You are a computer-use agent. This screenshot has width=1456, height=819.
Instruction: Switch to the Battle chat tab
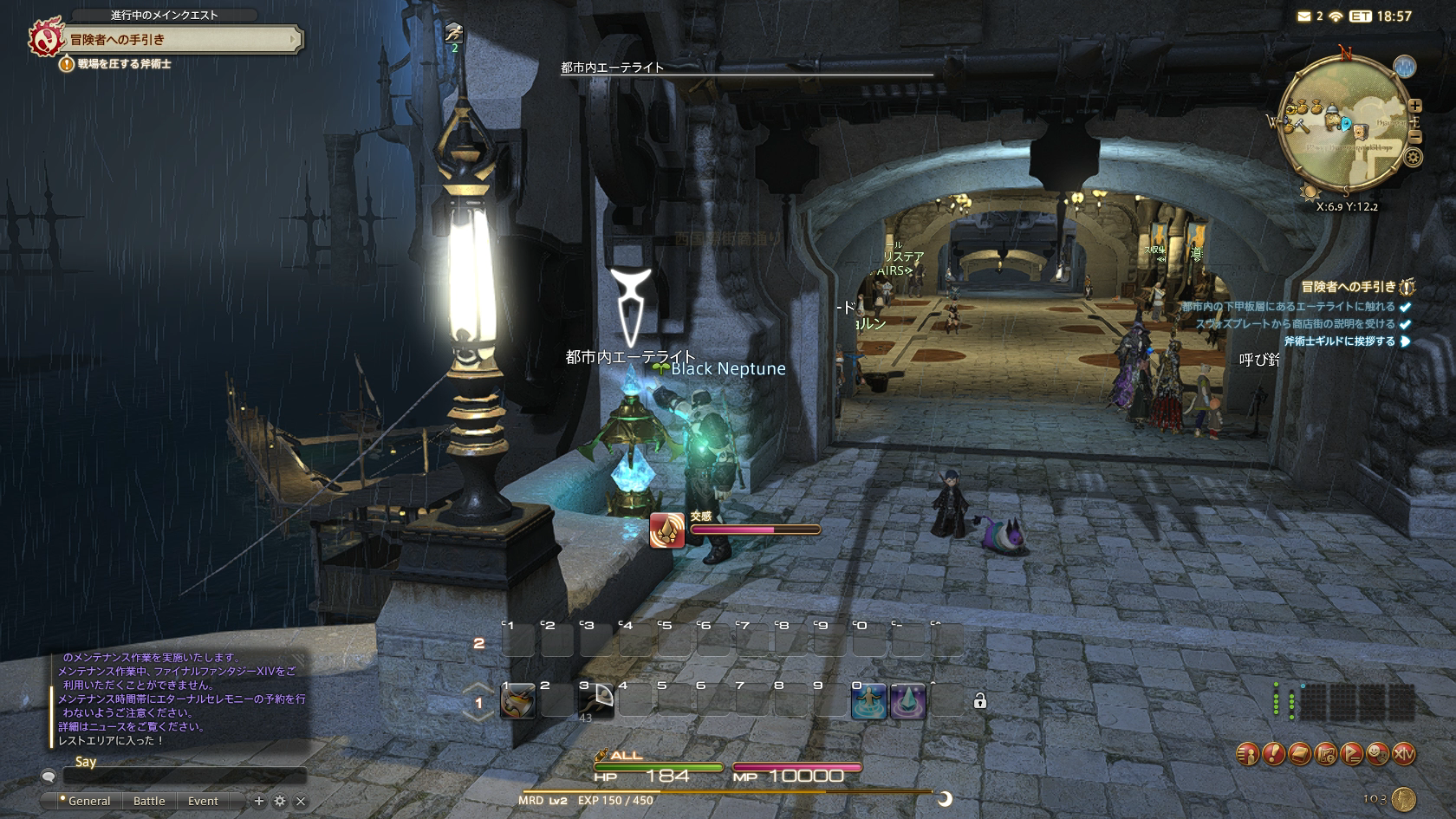click(149, 801)
